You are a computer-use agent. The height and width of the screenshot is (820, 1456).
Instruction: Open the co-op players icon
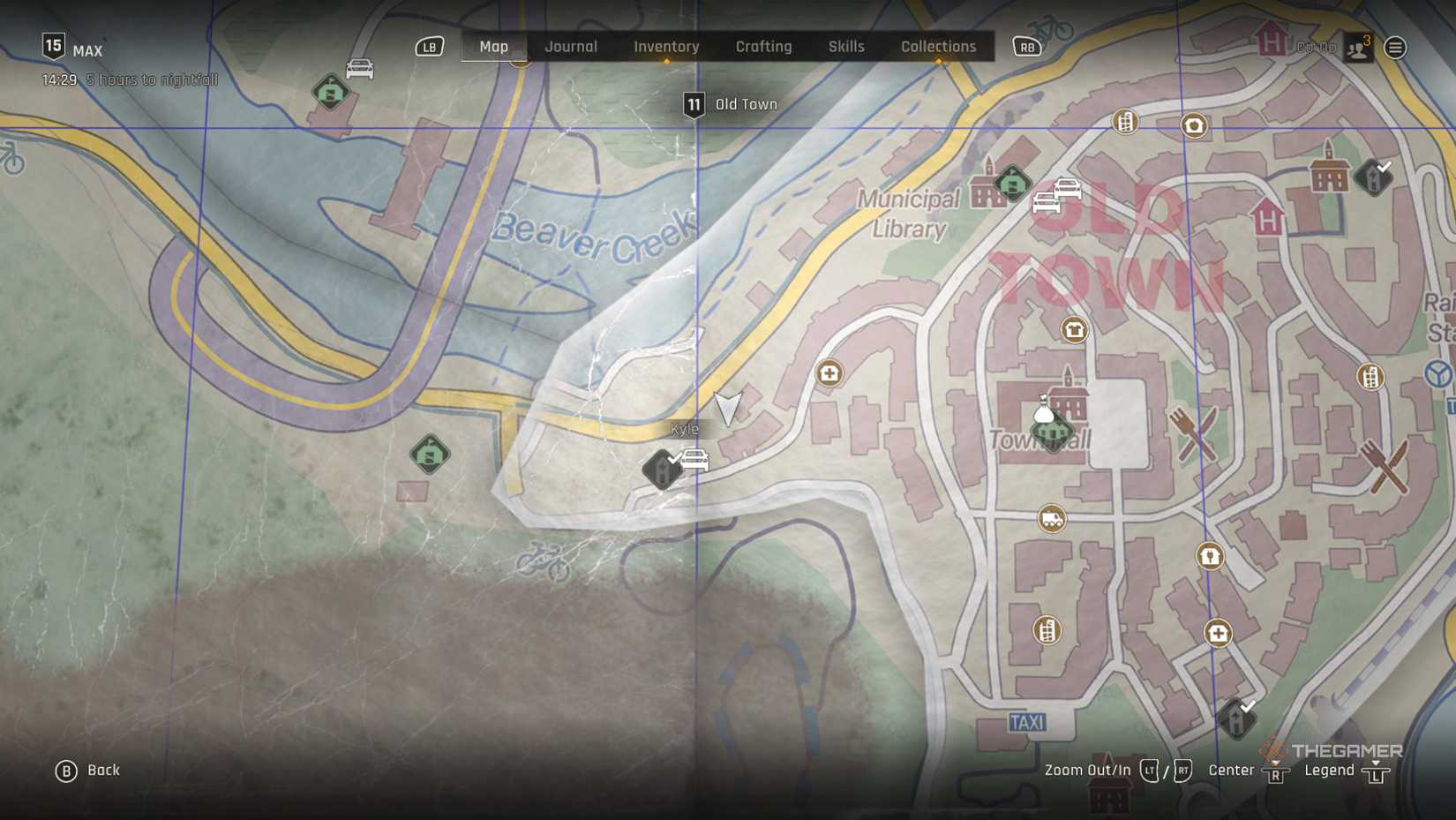point(1358,48)
